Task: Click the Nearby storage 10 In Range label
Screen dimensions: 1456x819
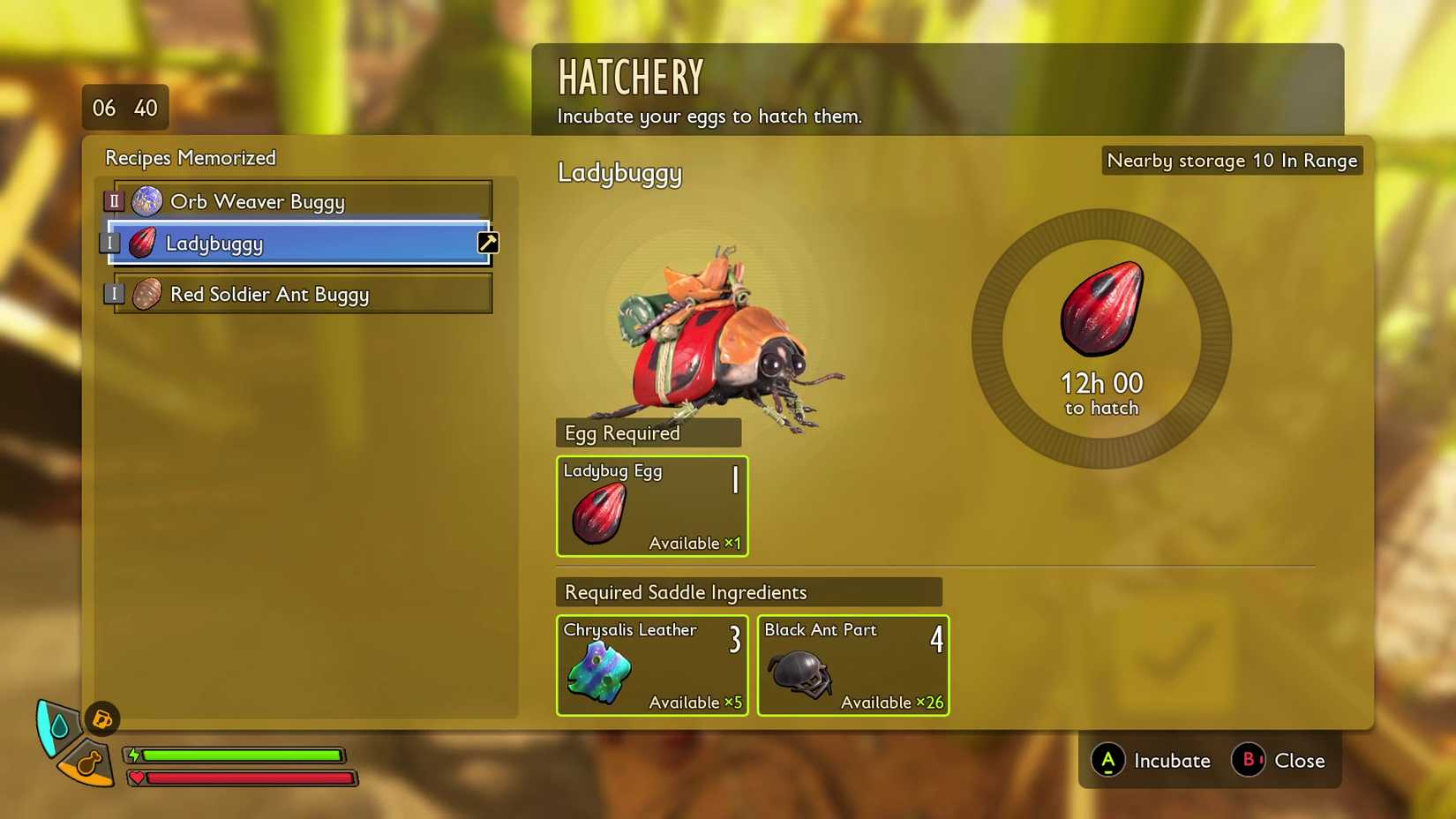Action: click(1231, 161)
